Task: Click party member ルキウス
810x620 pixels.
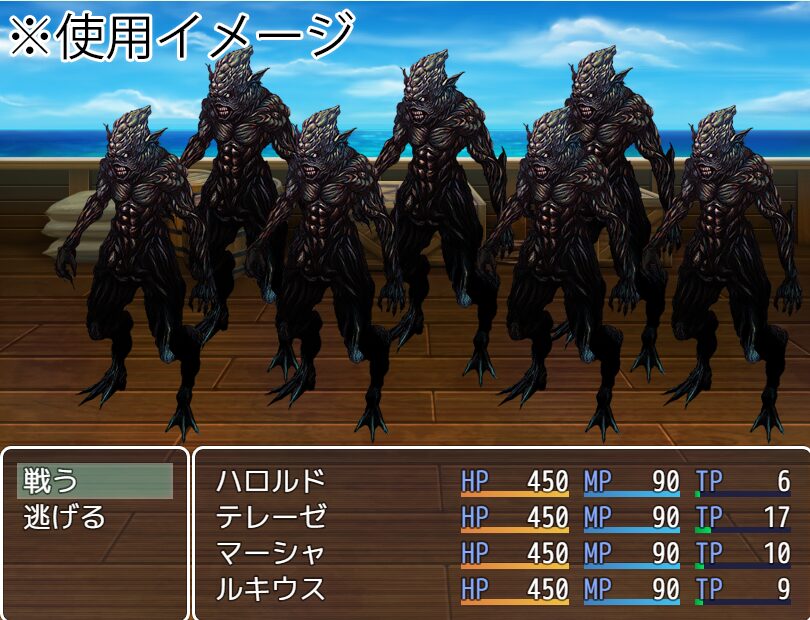Action: pyautogui.click(x=271, y=588)
